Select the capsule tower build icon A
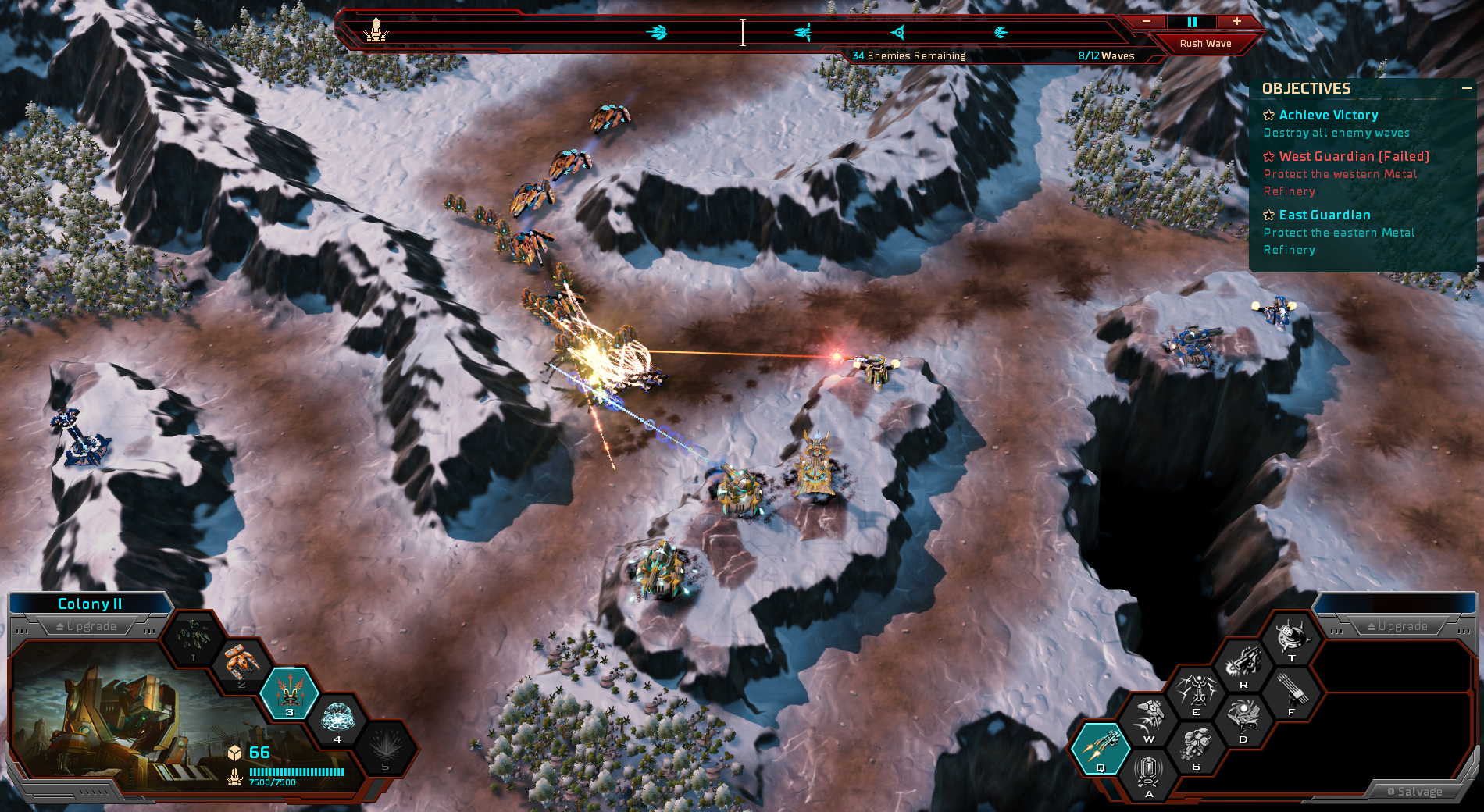The height and width of the screenshot is (812, 1484). tap(1148, 773)
